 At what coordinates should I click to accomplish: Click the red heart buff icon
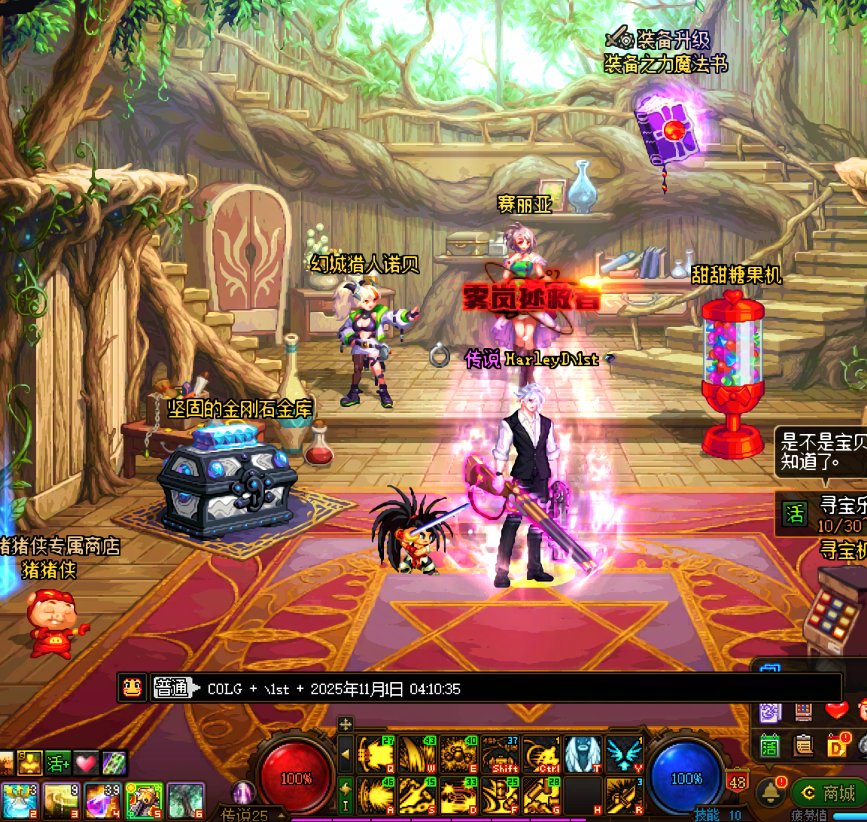[x=86, y=763]
